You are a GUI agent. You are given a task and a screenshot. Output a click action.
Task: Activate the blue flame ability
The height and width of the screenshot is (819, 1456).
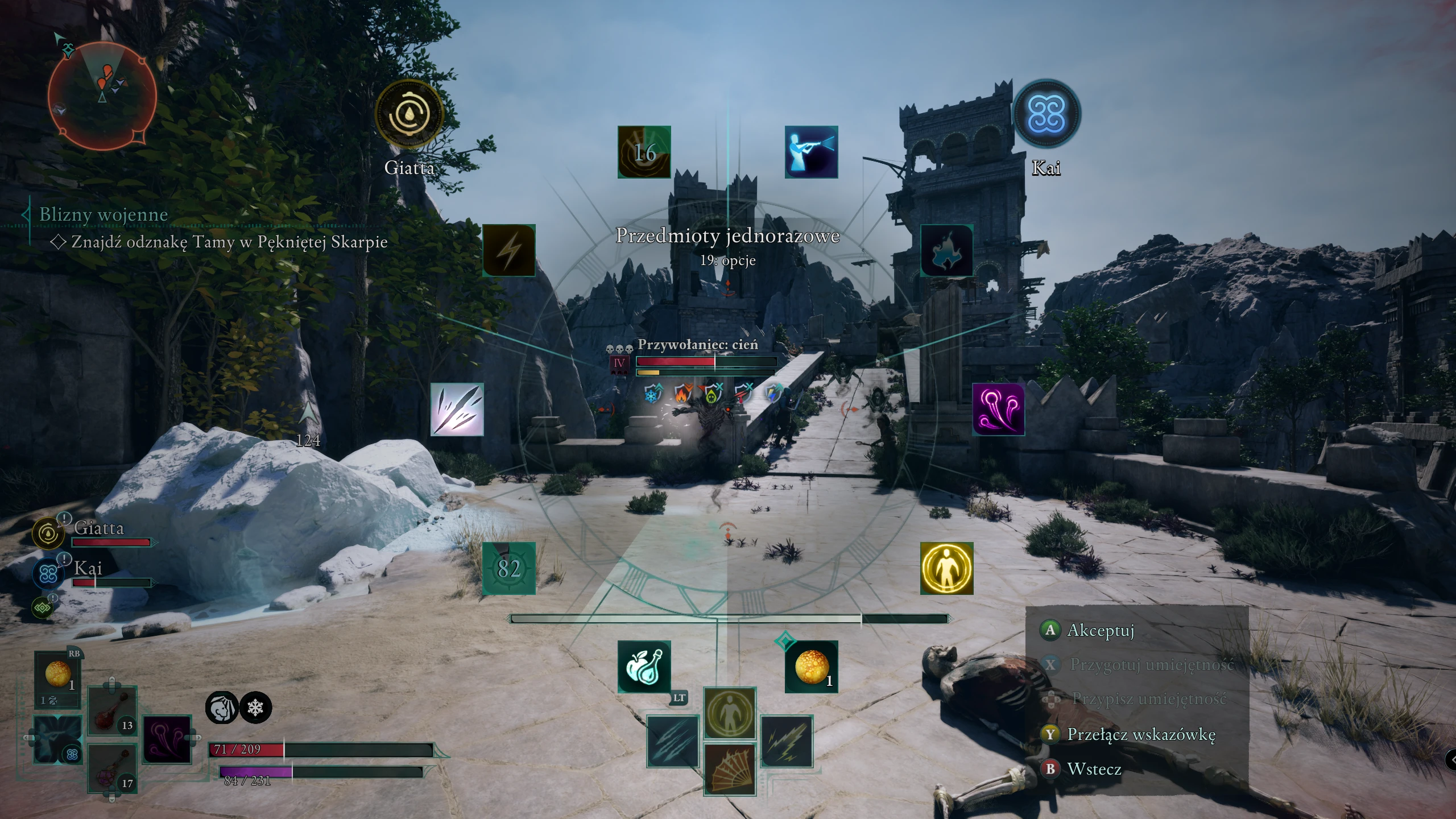(x=946, y=250)
